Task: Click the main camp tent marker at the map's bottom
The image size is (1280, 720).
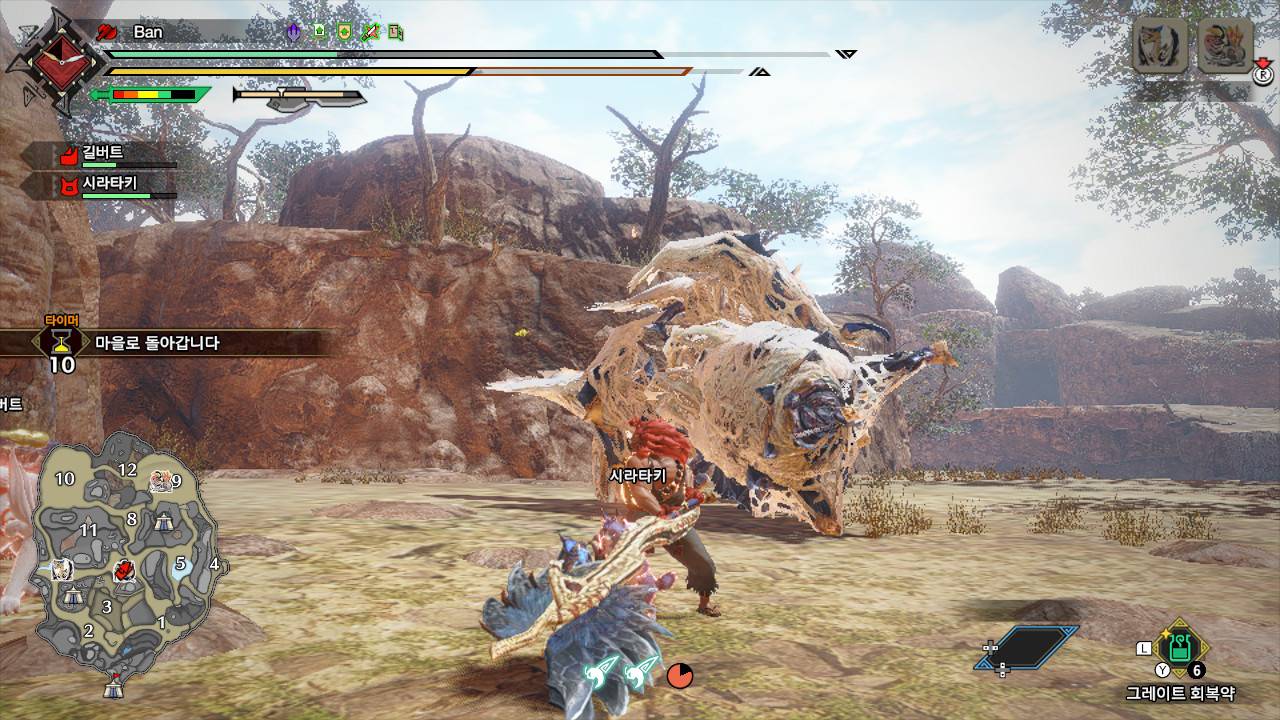Action: (115, 687)
